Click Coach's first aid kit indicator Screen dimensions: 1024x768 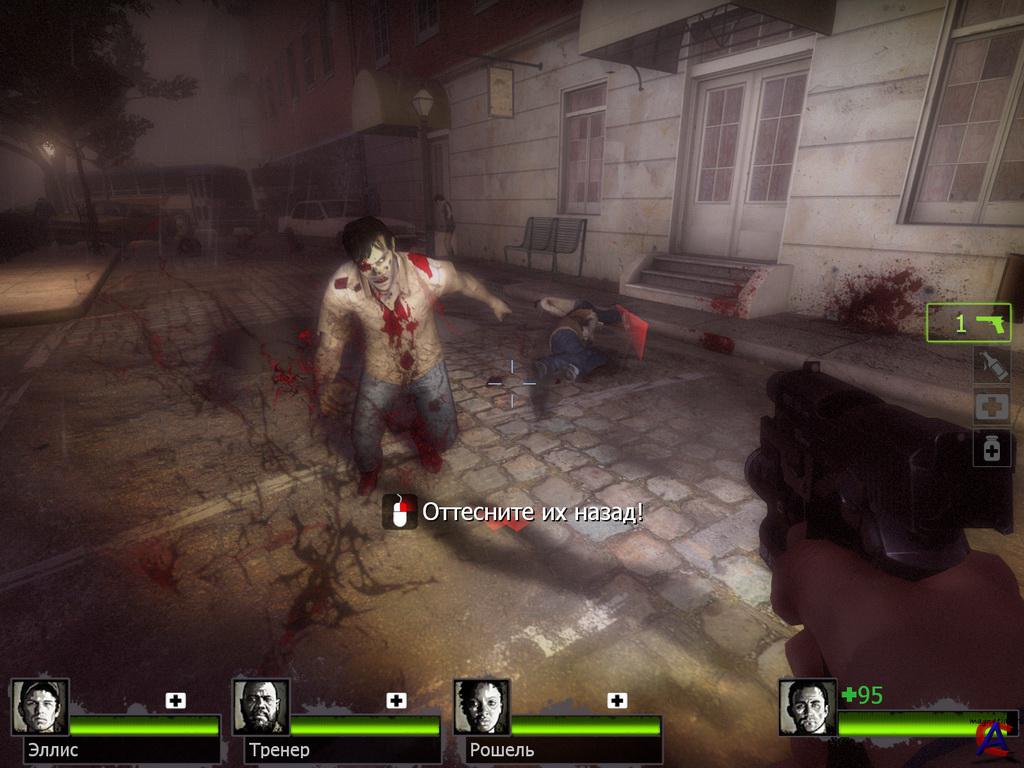(397, 701)
